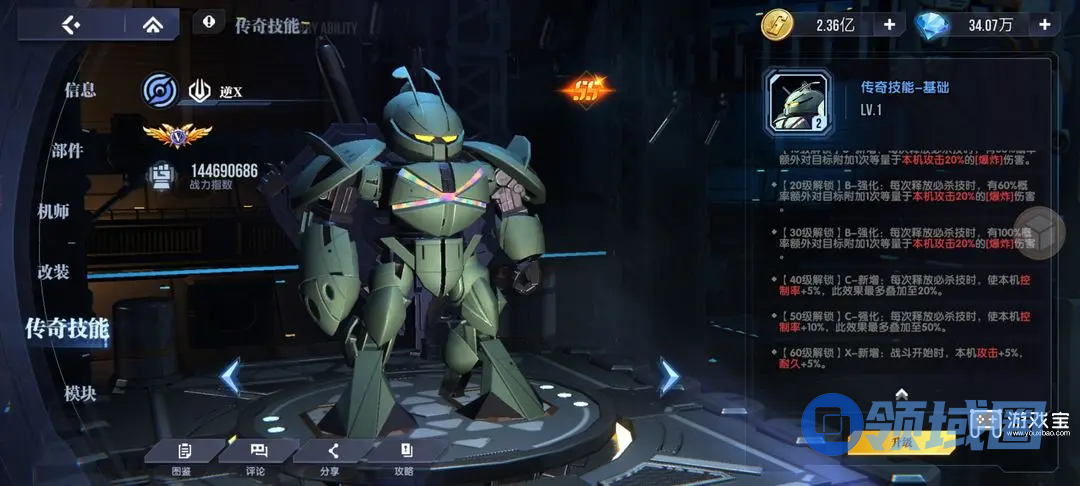Go back with the top-left arrow button
This screenshot has width=1080, height=486.
[71, 24]
